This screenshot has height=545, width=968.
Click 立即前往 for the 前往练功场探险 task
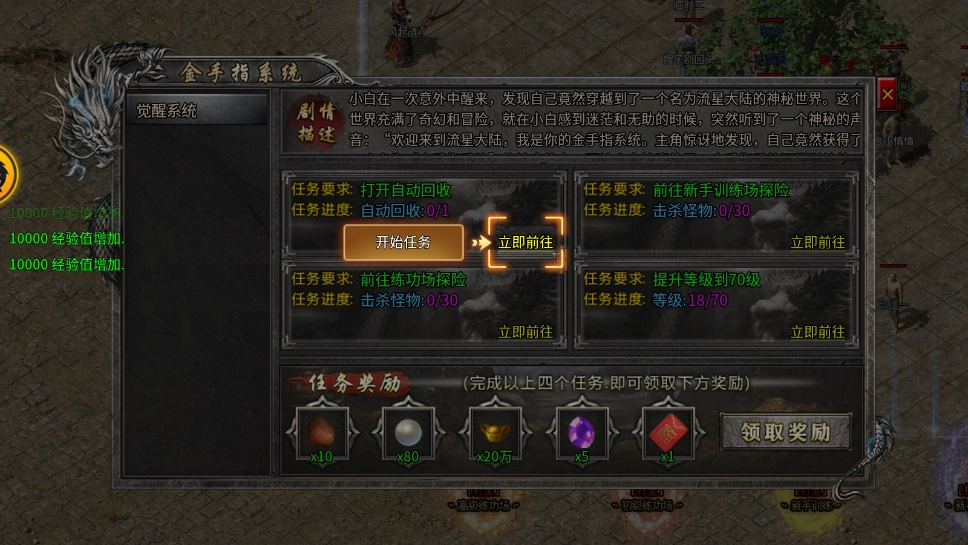point(526,332)
